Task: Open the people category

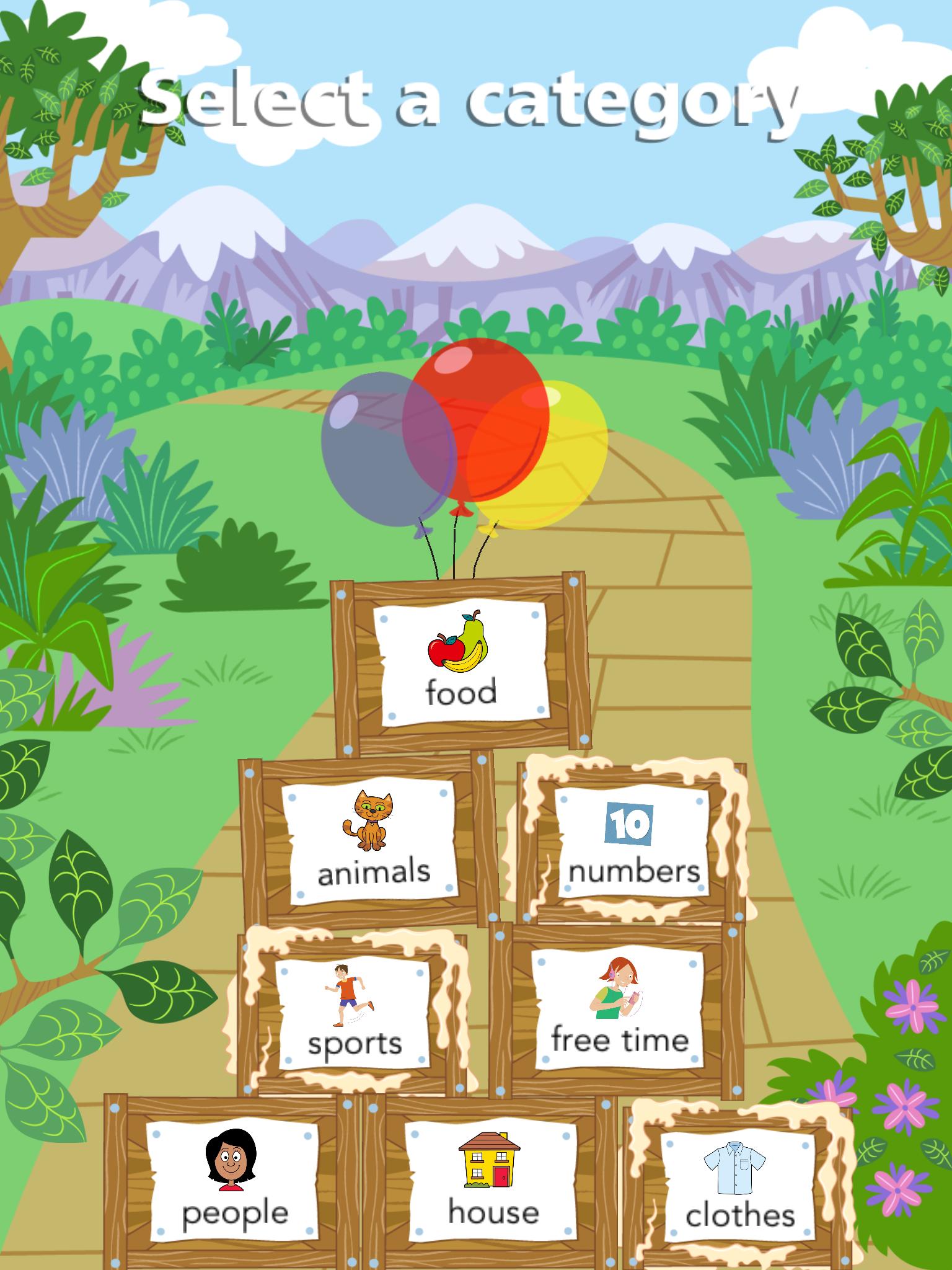Action: click(x=236, y=1178)
